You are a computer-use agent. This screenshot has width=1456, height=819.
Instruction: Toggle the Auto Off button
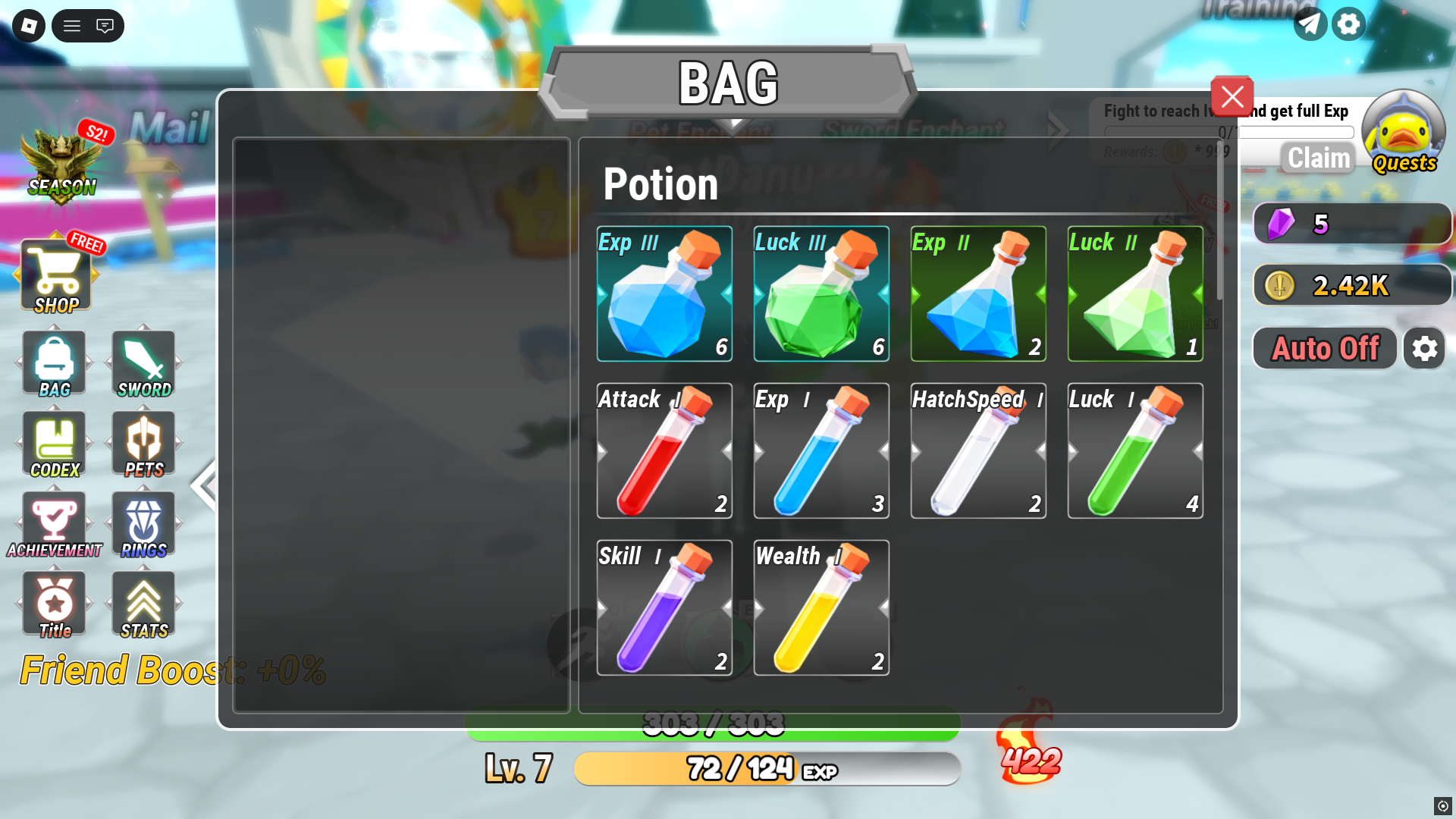(x=1324, y=349)
